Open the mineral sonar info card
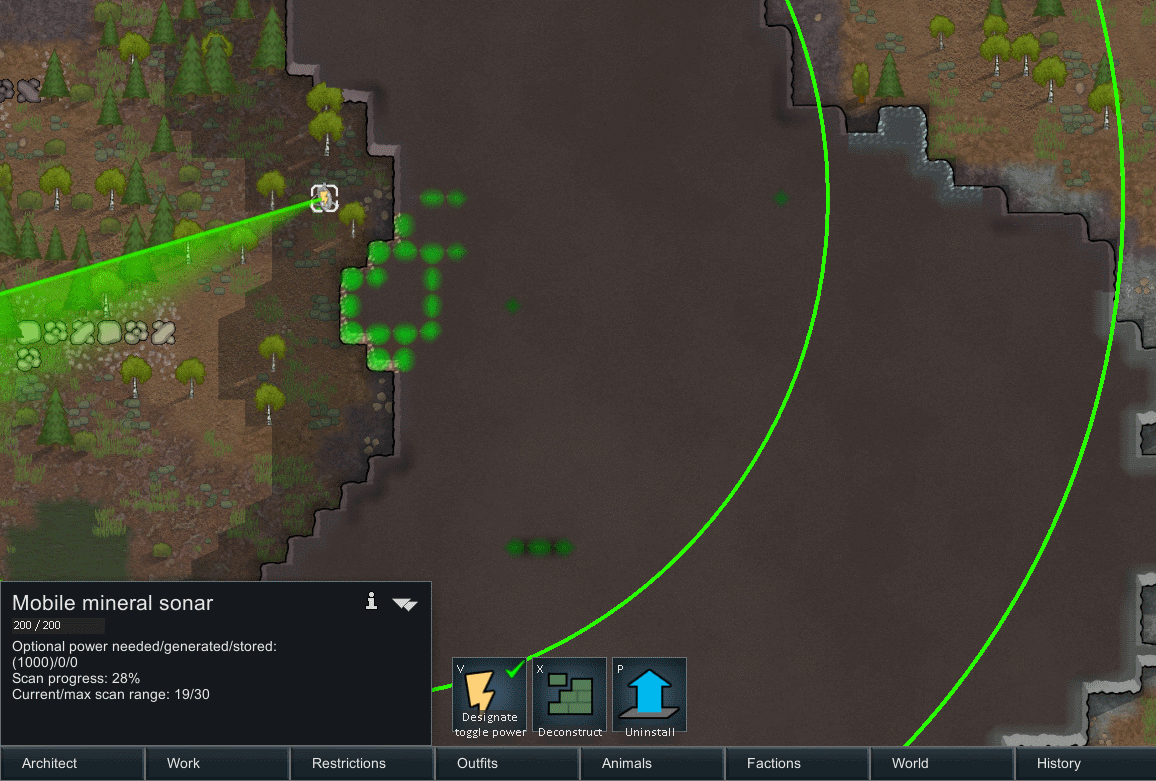This screenshot has height=781, width=1156. [371, 601]
